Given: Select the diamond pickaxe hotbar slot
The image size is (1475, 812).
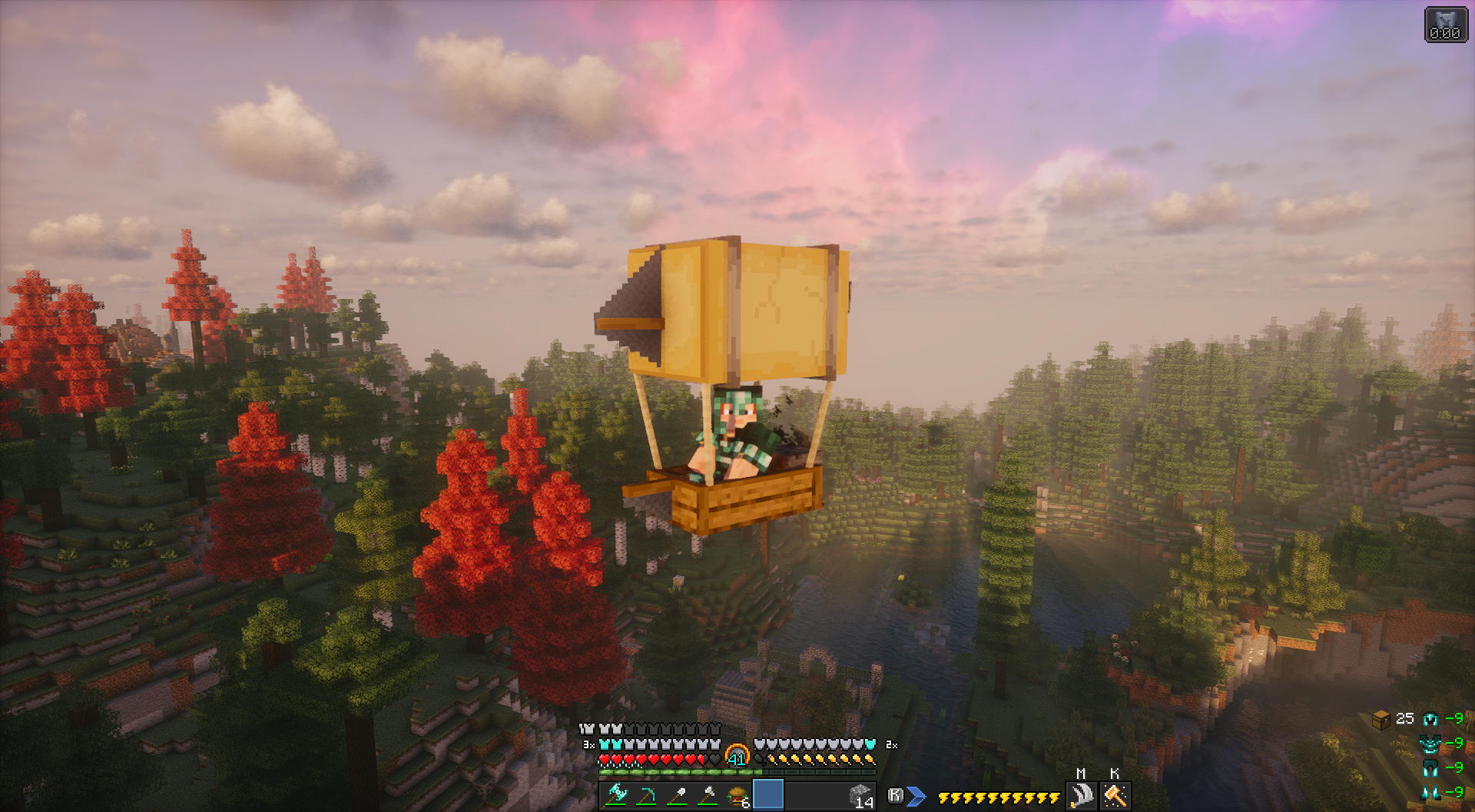Looking at the screenshot, I should point(646,795).
